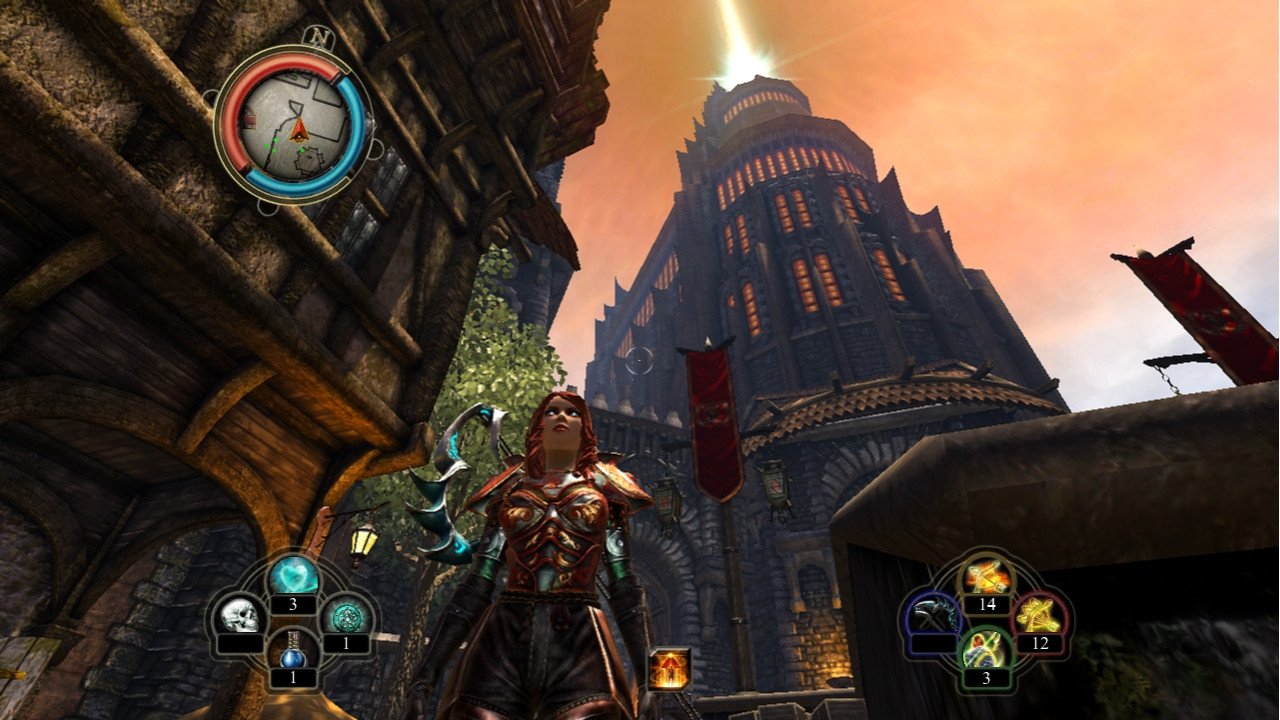The image size is (1280, 720).
Task: Use the glowing teal heart item
Action: click(294, 576)
